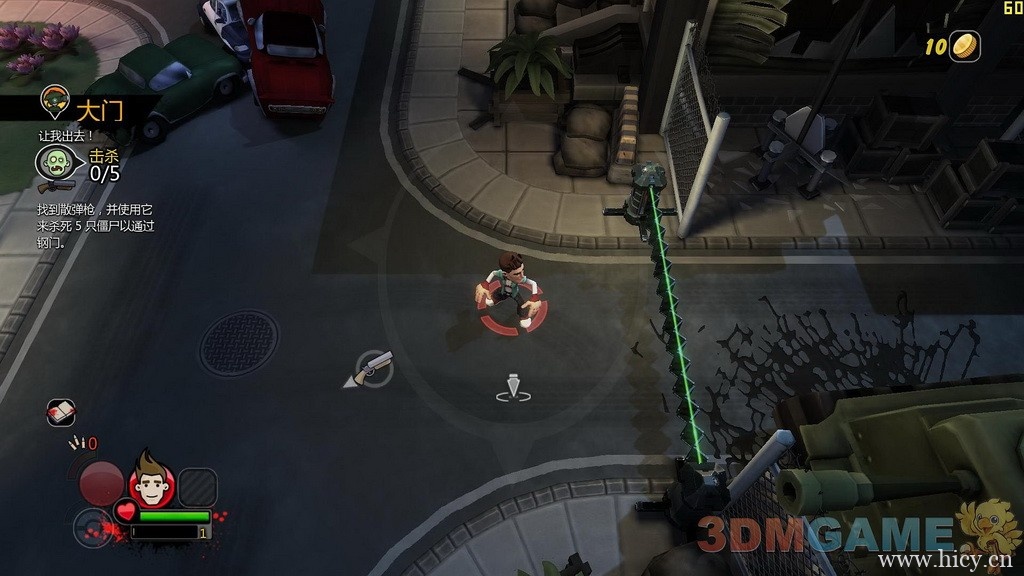Select the striped empty item slot

coord(198,487)
